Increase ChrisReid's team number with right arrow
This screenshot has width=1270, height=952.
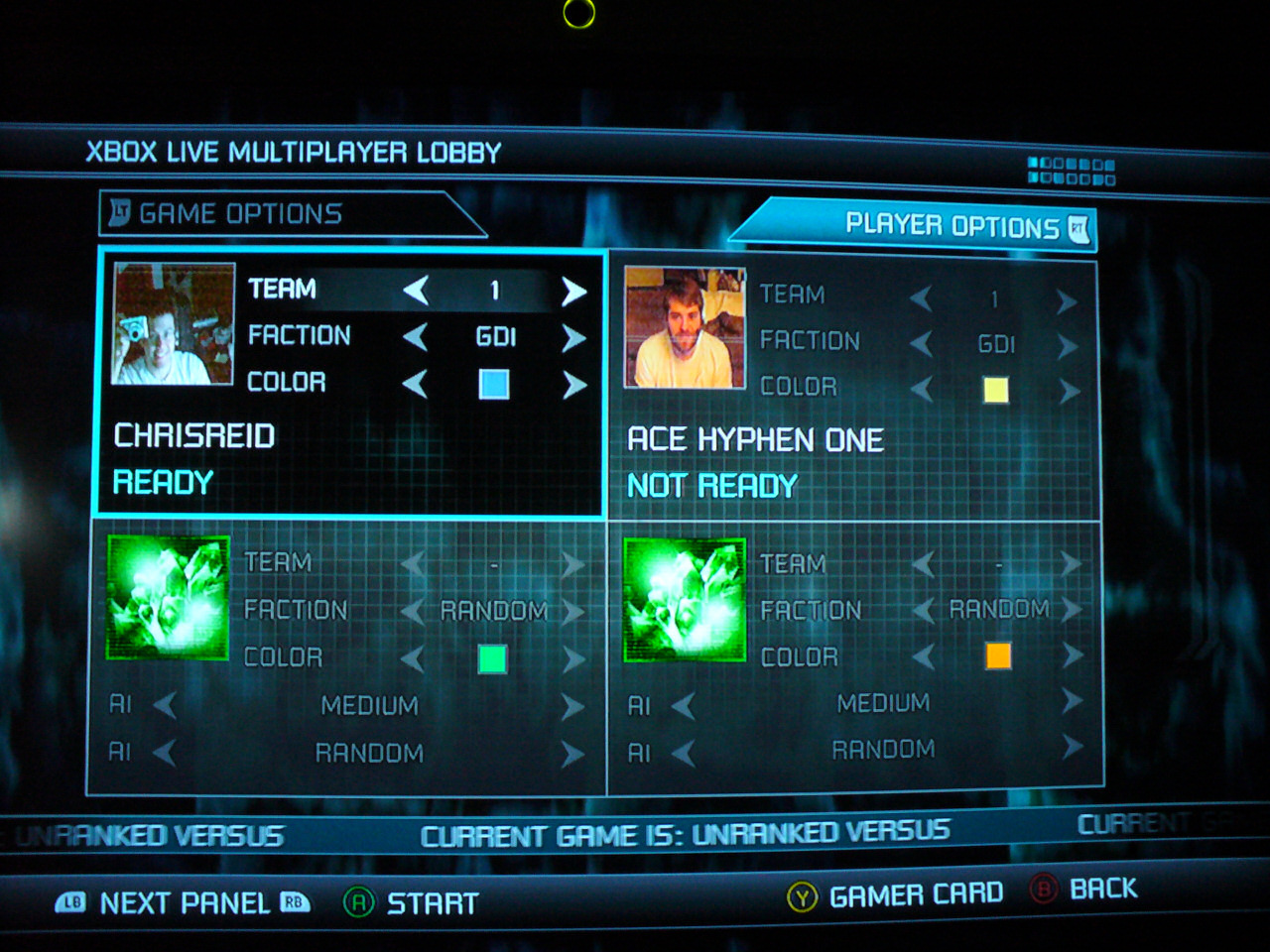[573, 291]
